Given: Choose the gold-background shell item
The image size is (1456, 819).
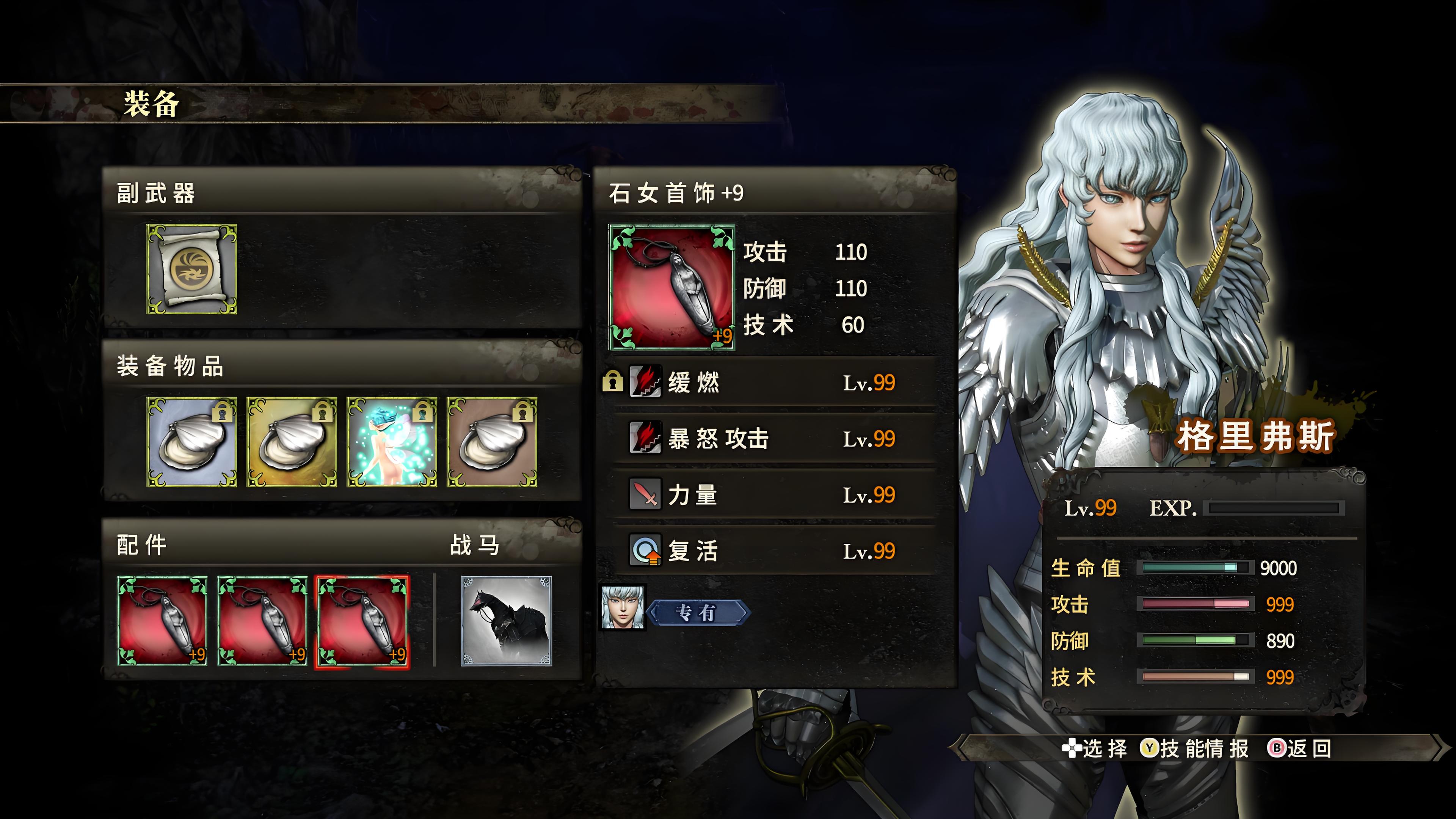Looking at the screenshot, I should click(x=292, y=442).
